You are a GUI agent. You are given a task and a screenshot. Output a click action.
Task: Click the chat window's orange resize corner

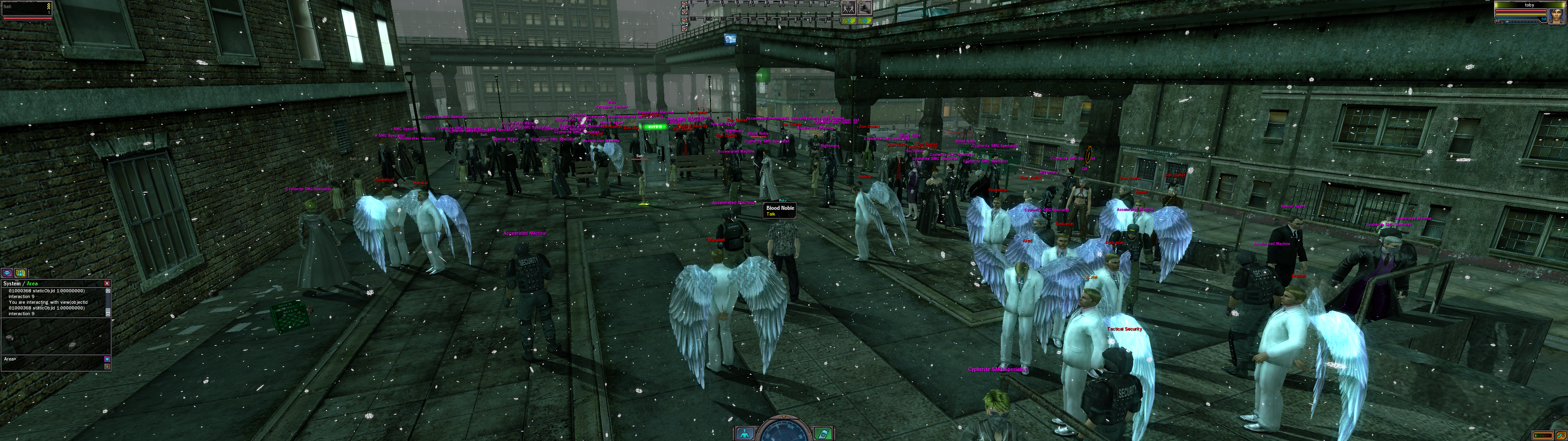[x=108, y=367]
